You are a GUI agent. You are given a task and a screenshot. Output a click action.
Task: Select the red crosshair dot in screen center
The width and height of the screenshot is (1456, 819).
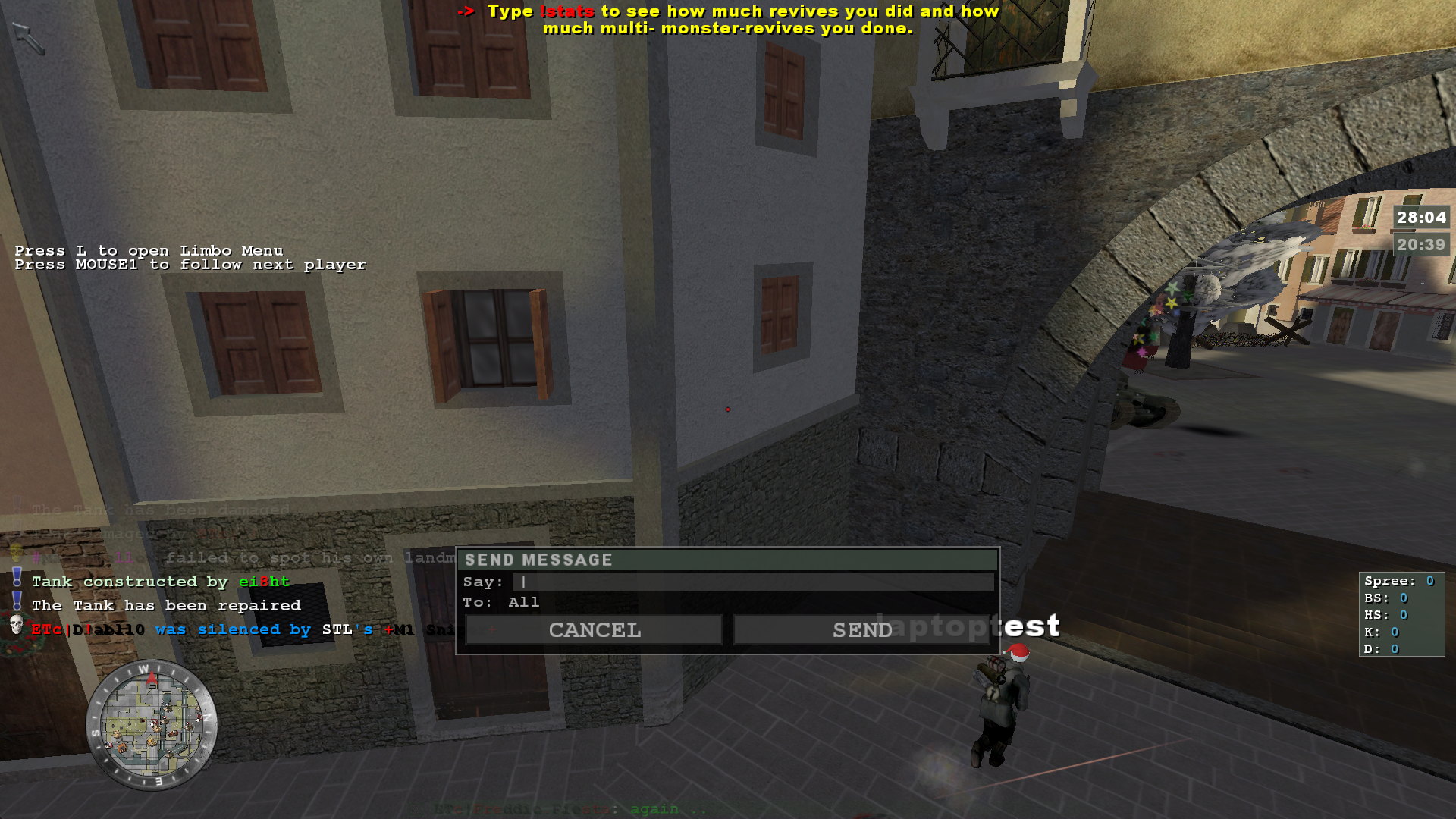click(x=727, y=409)
